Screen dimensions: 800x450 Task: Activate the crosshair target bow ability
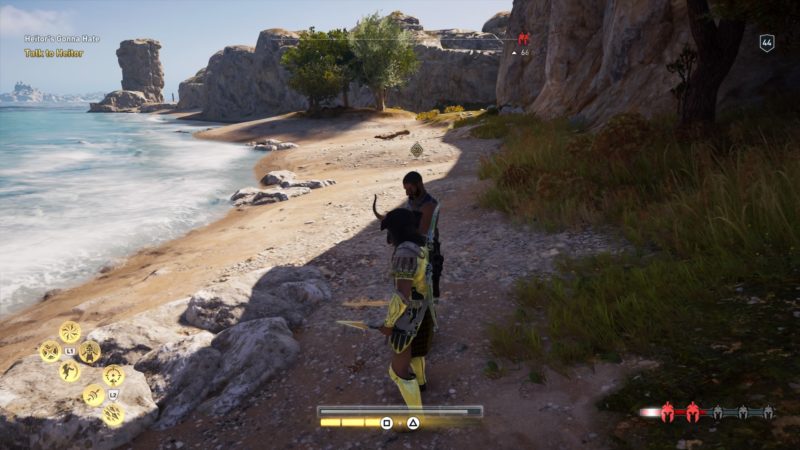coord(113,375)
